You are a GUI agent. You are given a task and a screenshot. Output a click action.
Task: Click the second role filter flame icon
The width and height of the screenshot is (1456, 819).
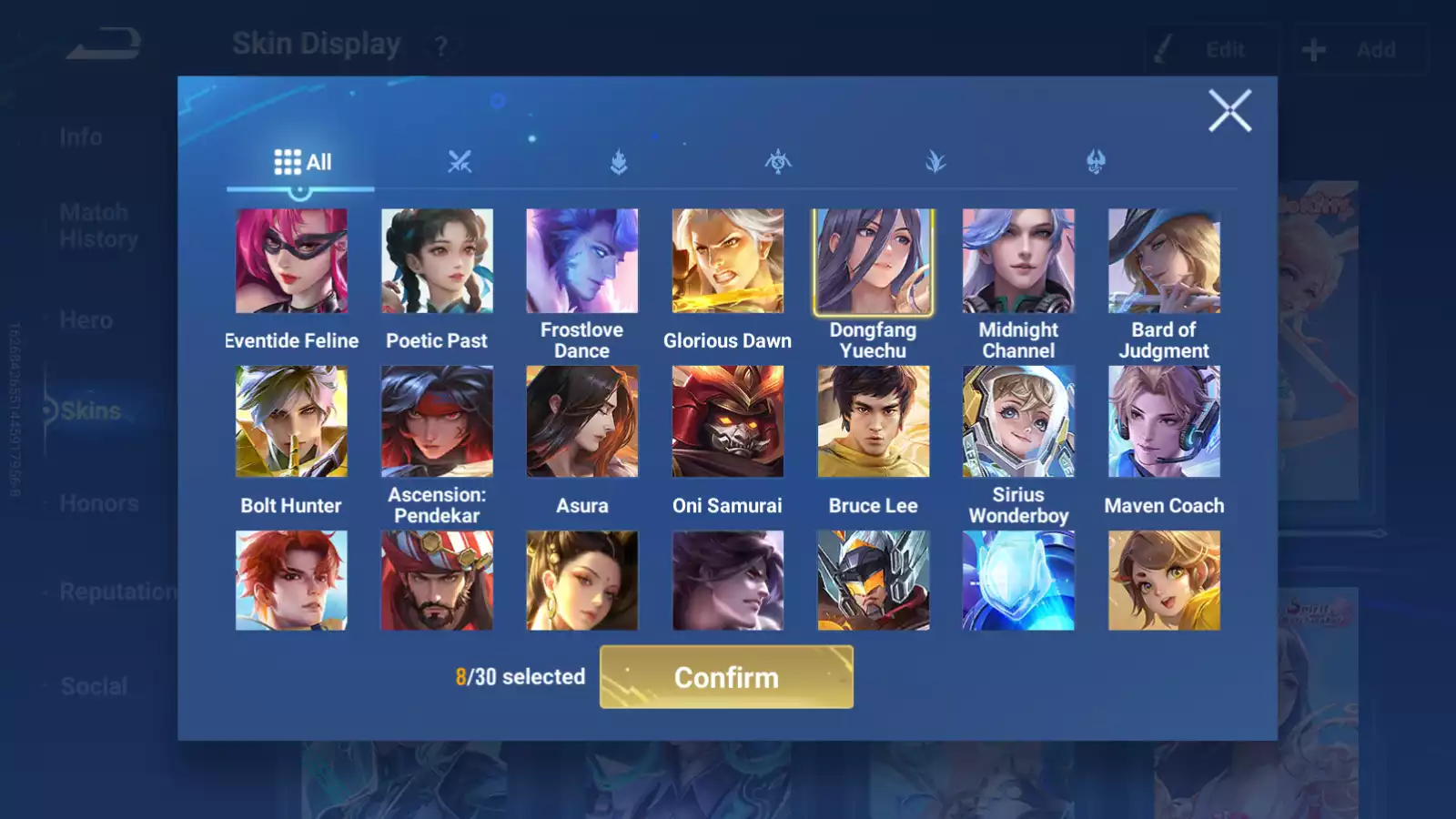coord(619,162)
